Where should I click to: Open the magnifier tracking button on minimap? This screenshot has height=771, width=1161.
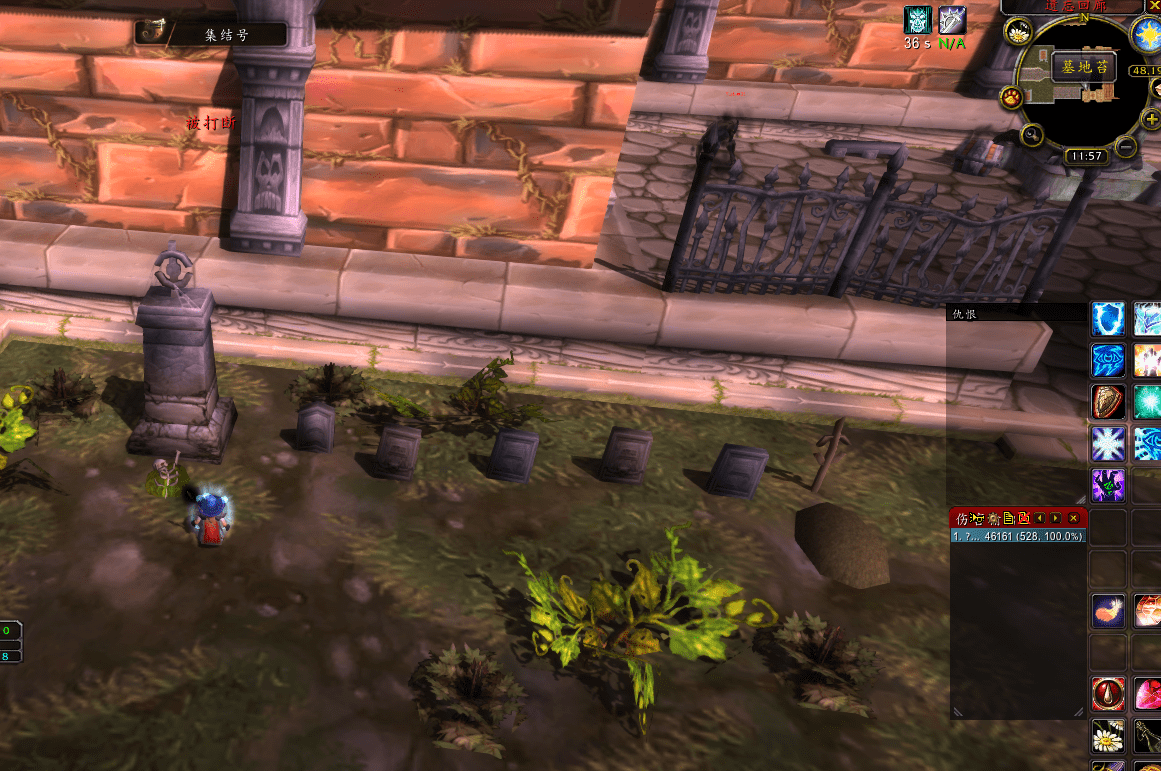pyautogui.click(x=1034, y=135)
